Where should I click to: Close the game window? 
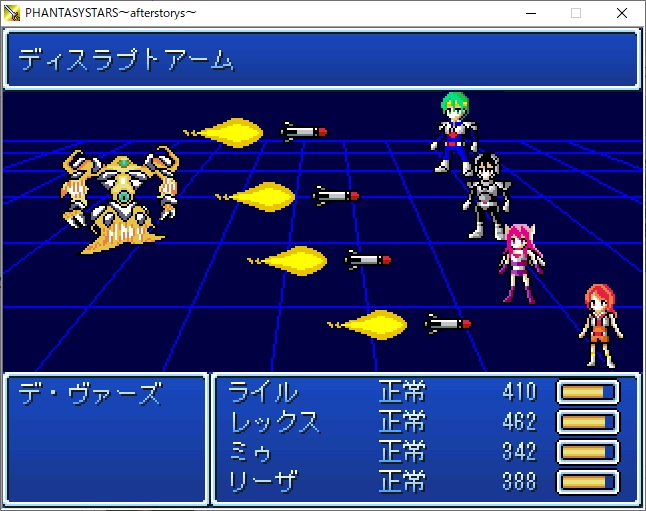pyautogui.click(x=622, y=13)
